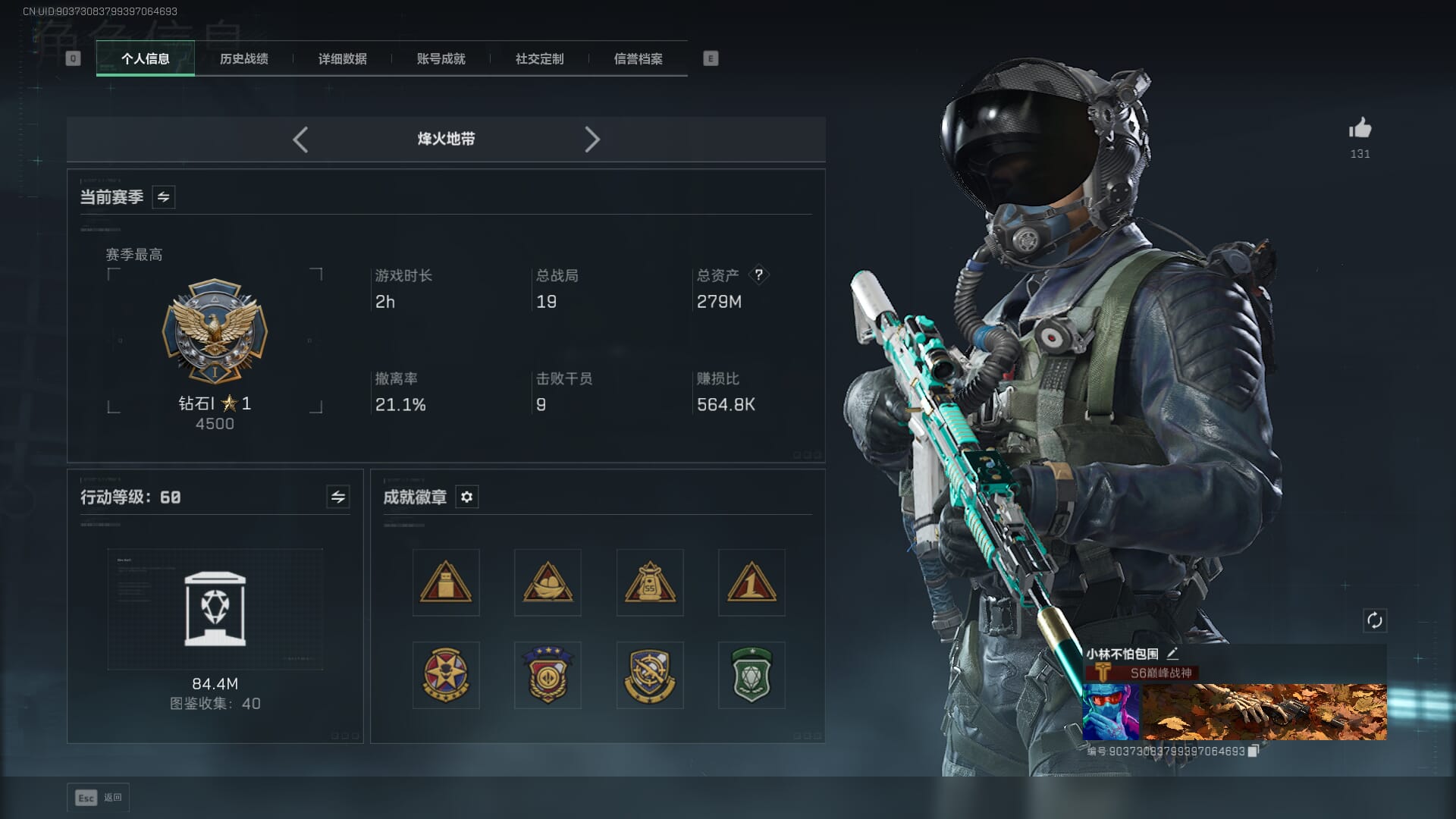Click the rotate character model button
This screenshot has width=1456, height=819.
coord(1375,620)
